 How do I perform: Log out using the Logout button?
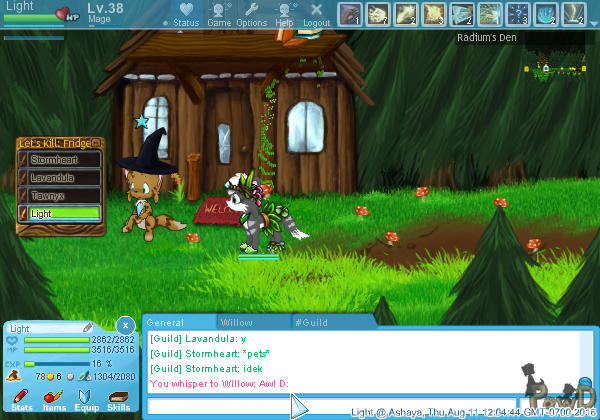tap(316, 14)
